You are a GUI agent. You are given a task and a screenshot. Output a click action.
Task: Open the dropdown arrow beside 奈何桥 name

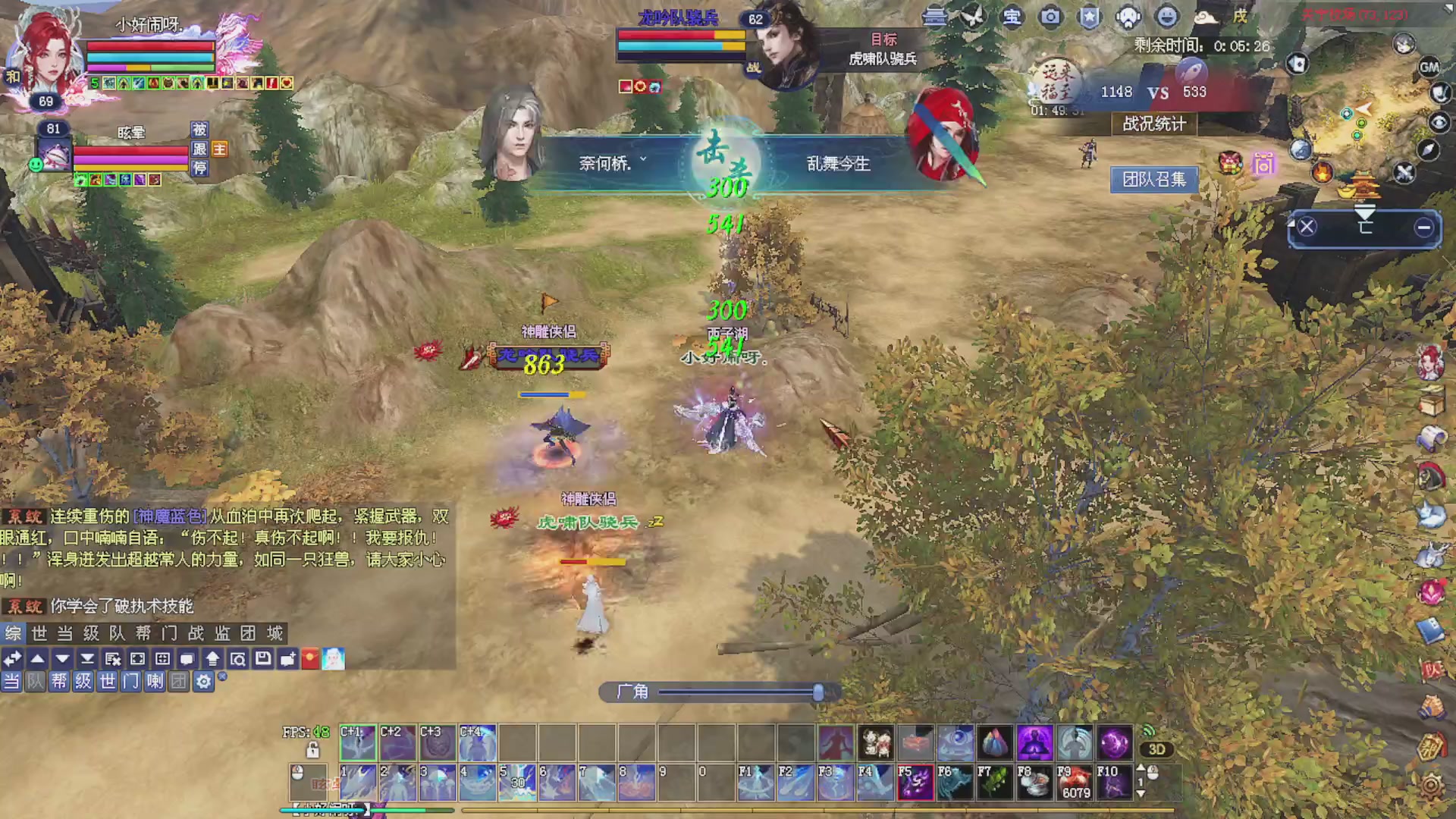644,157
